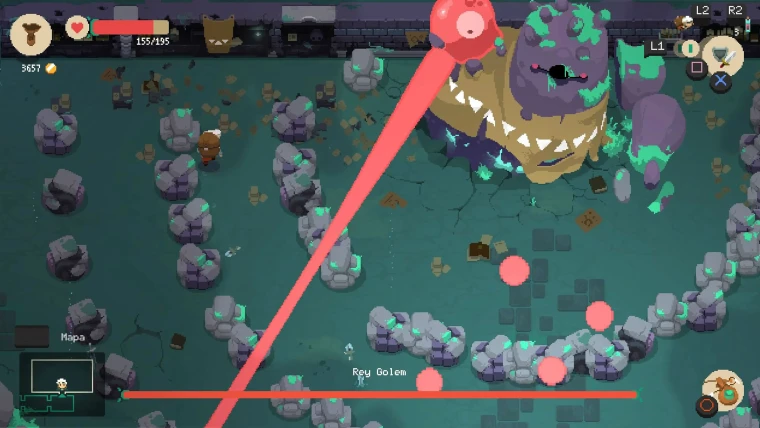This screenshot has height=428, width=760.
Task: Open the dungeon minimap
Action: (62, 384)
